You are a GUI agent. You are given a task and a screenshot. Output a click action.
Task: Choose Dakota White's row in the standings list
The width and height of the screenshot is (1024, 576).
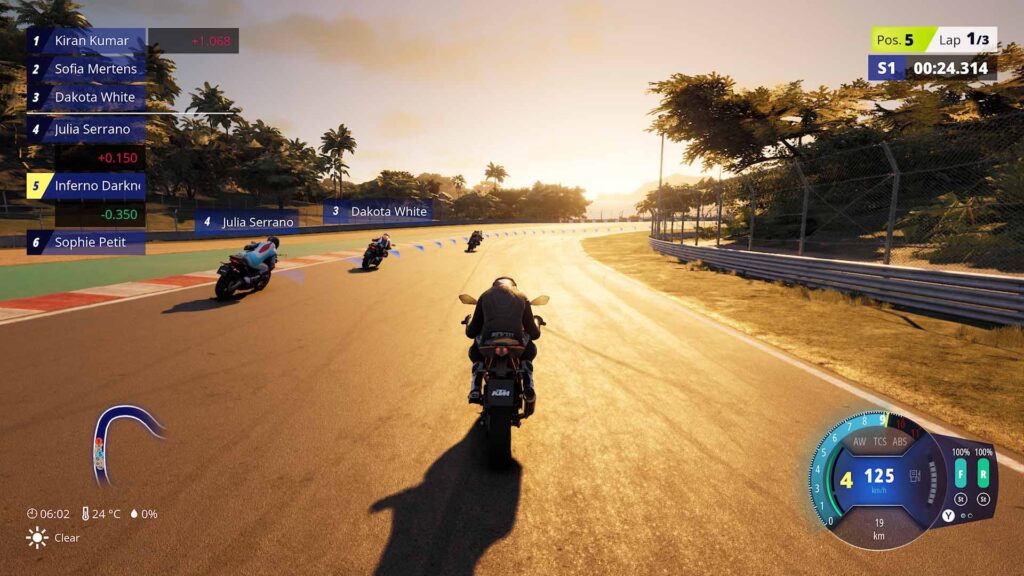point(90,97)
